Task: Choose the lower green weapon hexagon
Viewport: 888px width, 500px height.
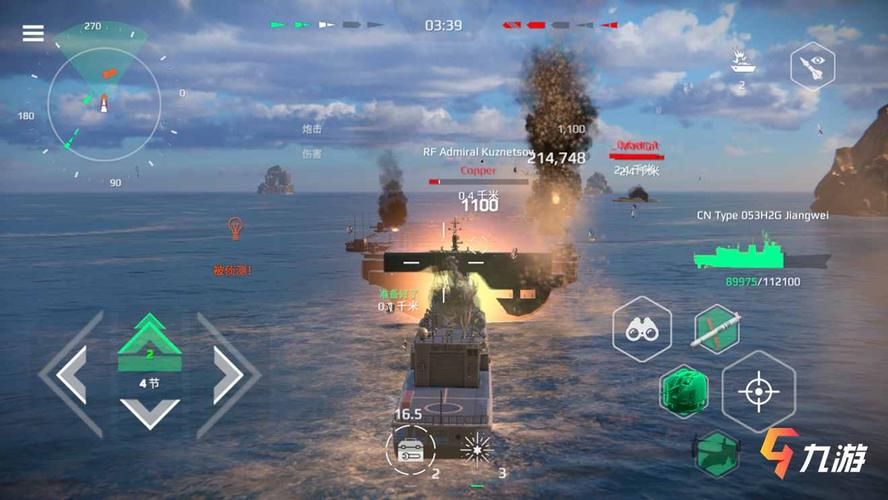Action: click(x=716, y=453)
